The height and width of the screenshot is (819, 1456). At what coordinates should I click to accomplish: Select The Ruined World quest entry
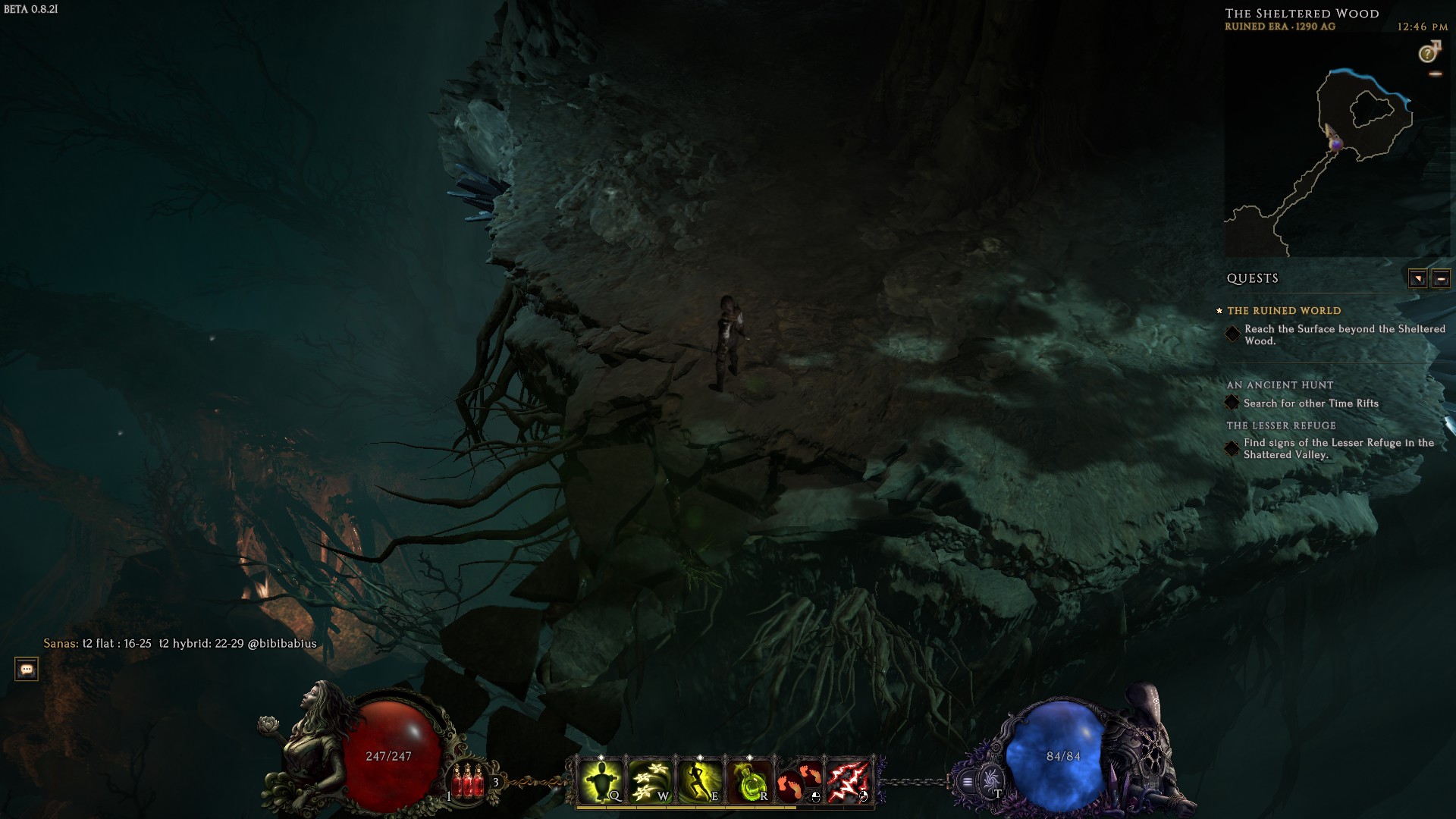tap(1283, 311)
